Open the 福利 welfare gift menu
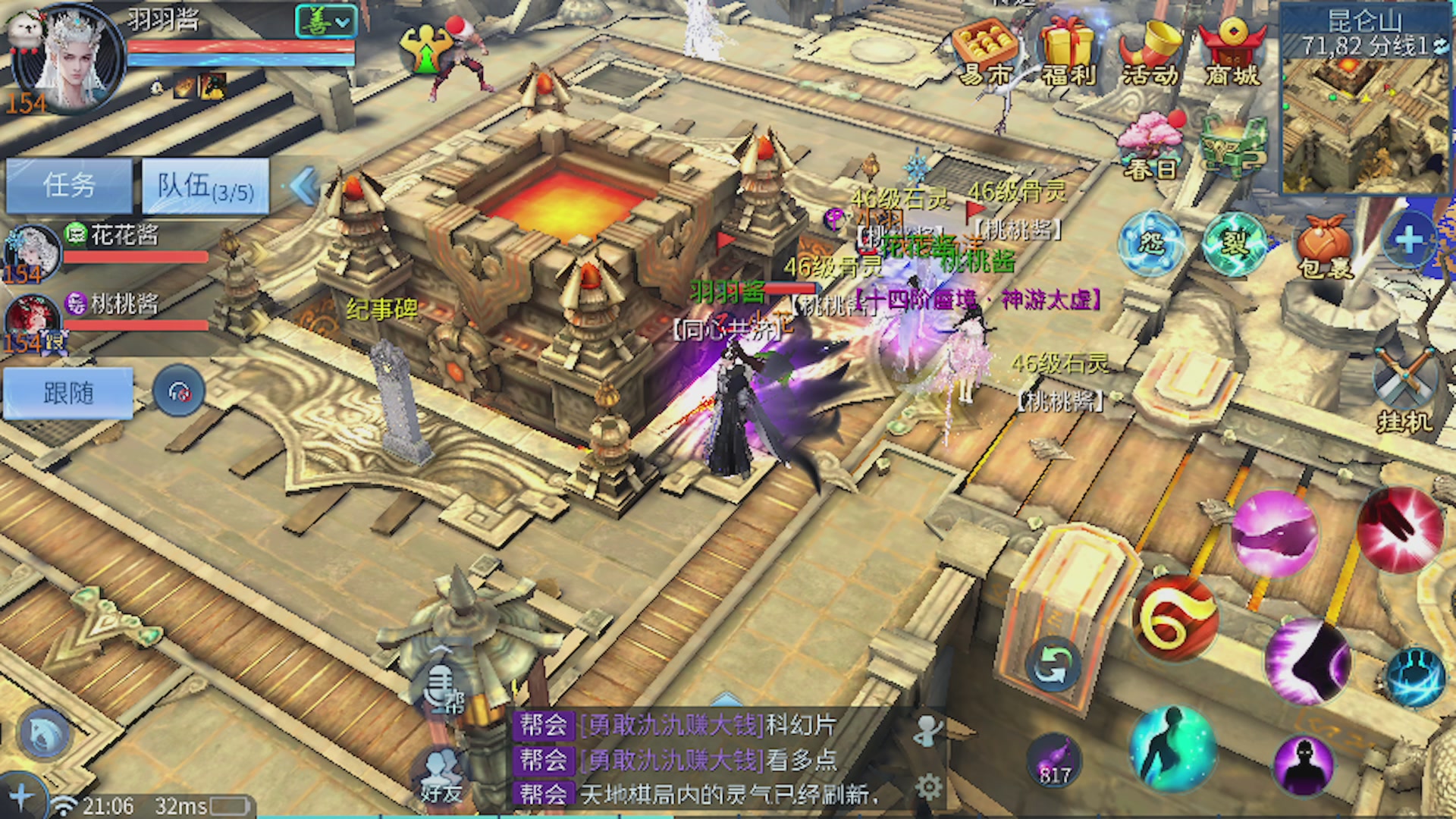The width and height of the screenshot is (1456, 819). [x=1068, y=52]
